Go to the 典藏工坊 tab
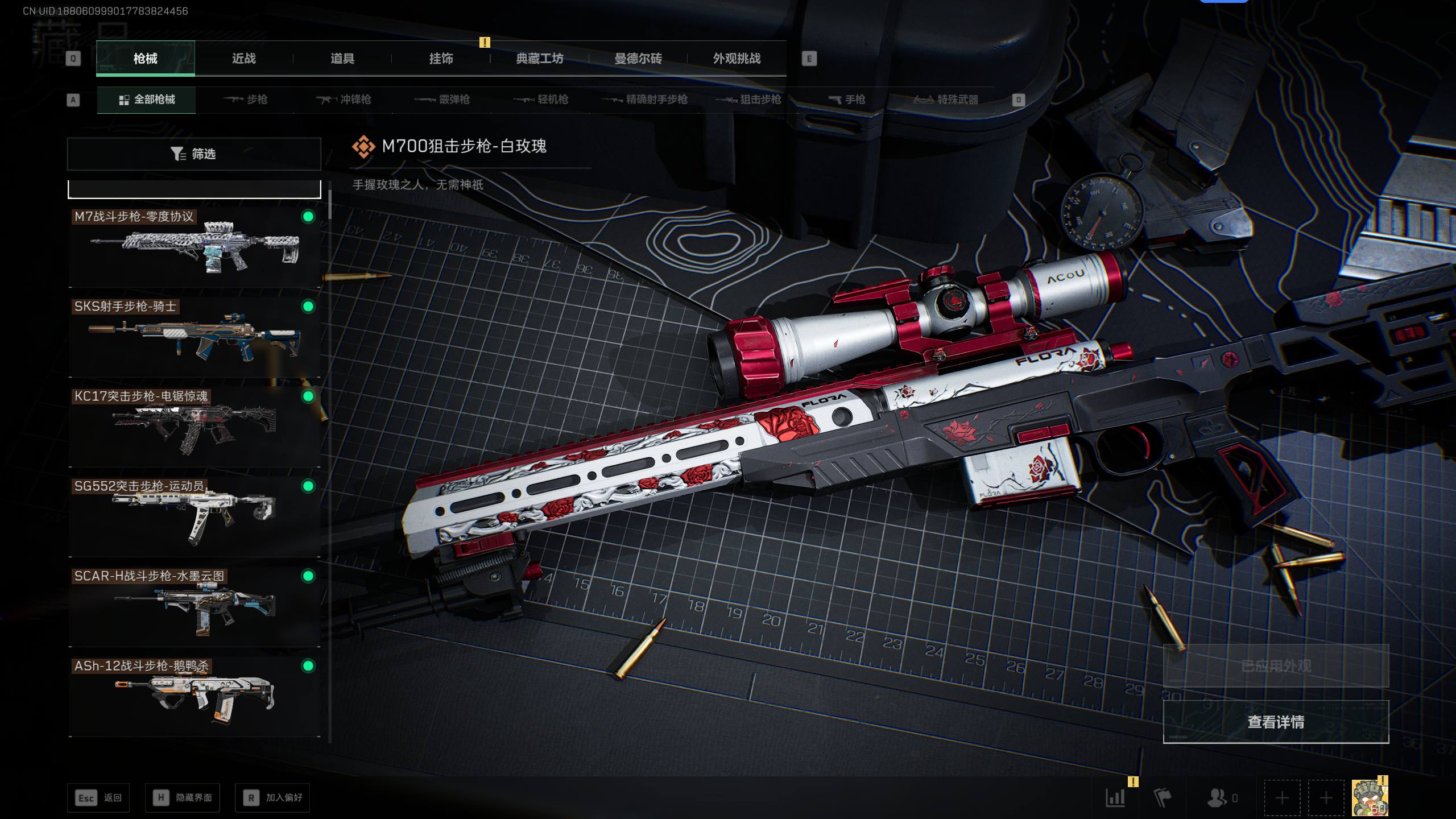 (x=539, y=59)
